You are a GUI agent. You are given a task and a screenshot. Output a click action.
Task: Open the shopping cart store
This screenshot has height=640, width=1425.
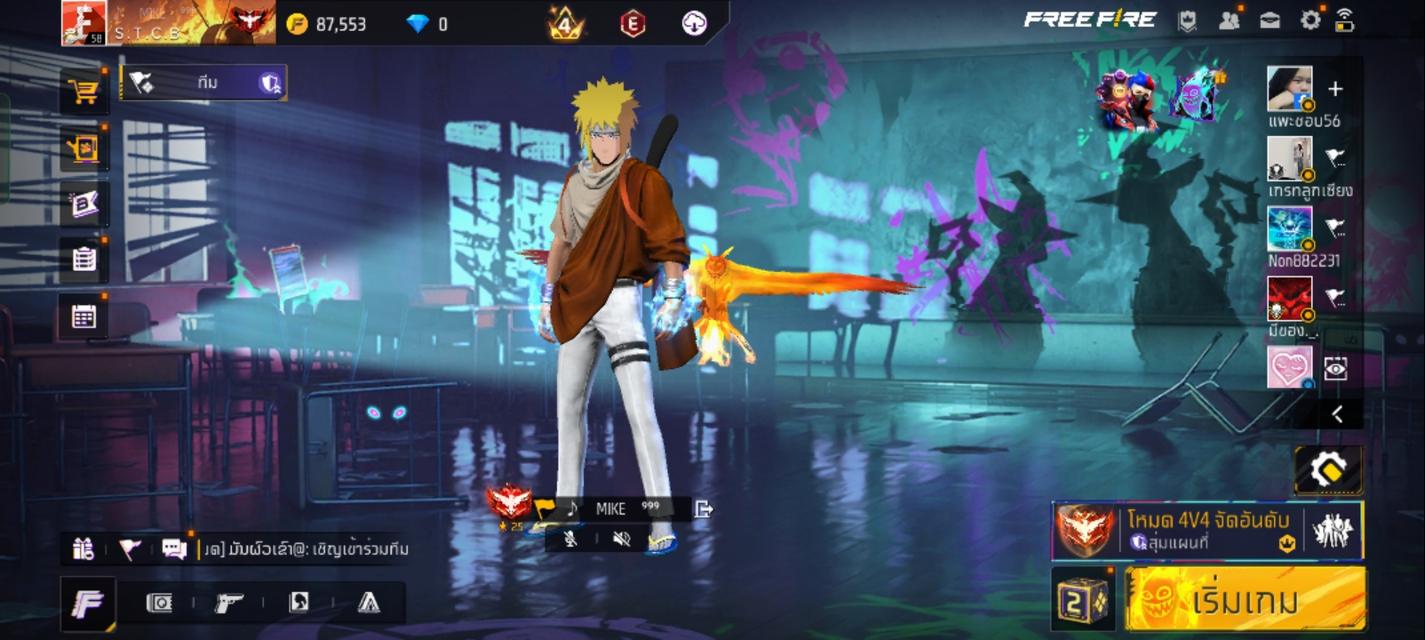pyautogui.click(x=84, y=92)
